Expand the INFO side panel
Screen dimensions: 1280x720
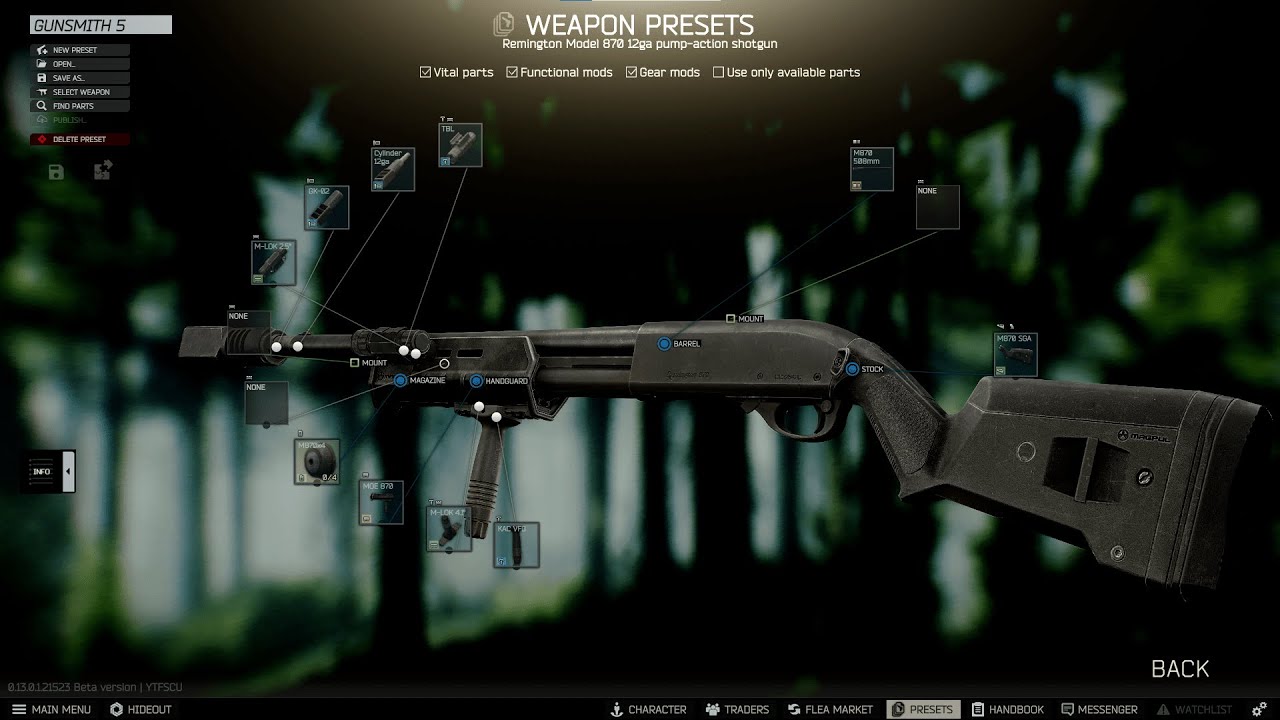point(69,471)
